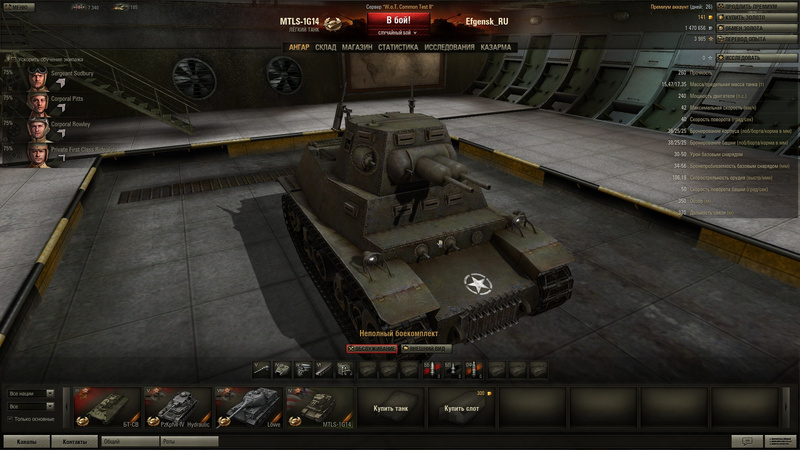Open the Обмен золота exchange
The height and width of the screenshot is (450, 800).
click(x=757, y=28)
